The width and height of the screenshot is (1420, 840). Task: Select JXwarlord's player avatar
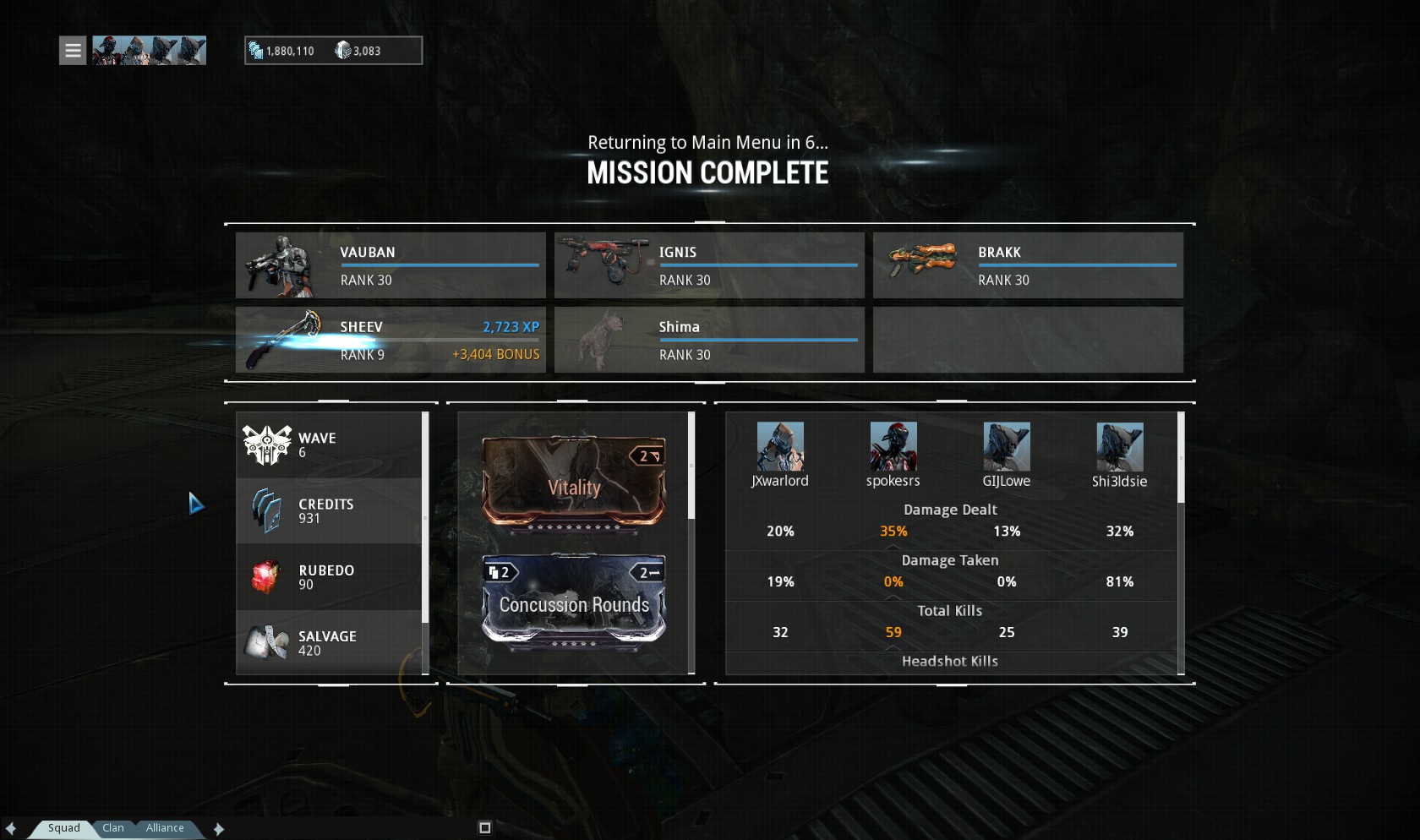coord(780,447)
